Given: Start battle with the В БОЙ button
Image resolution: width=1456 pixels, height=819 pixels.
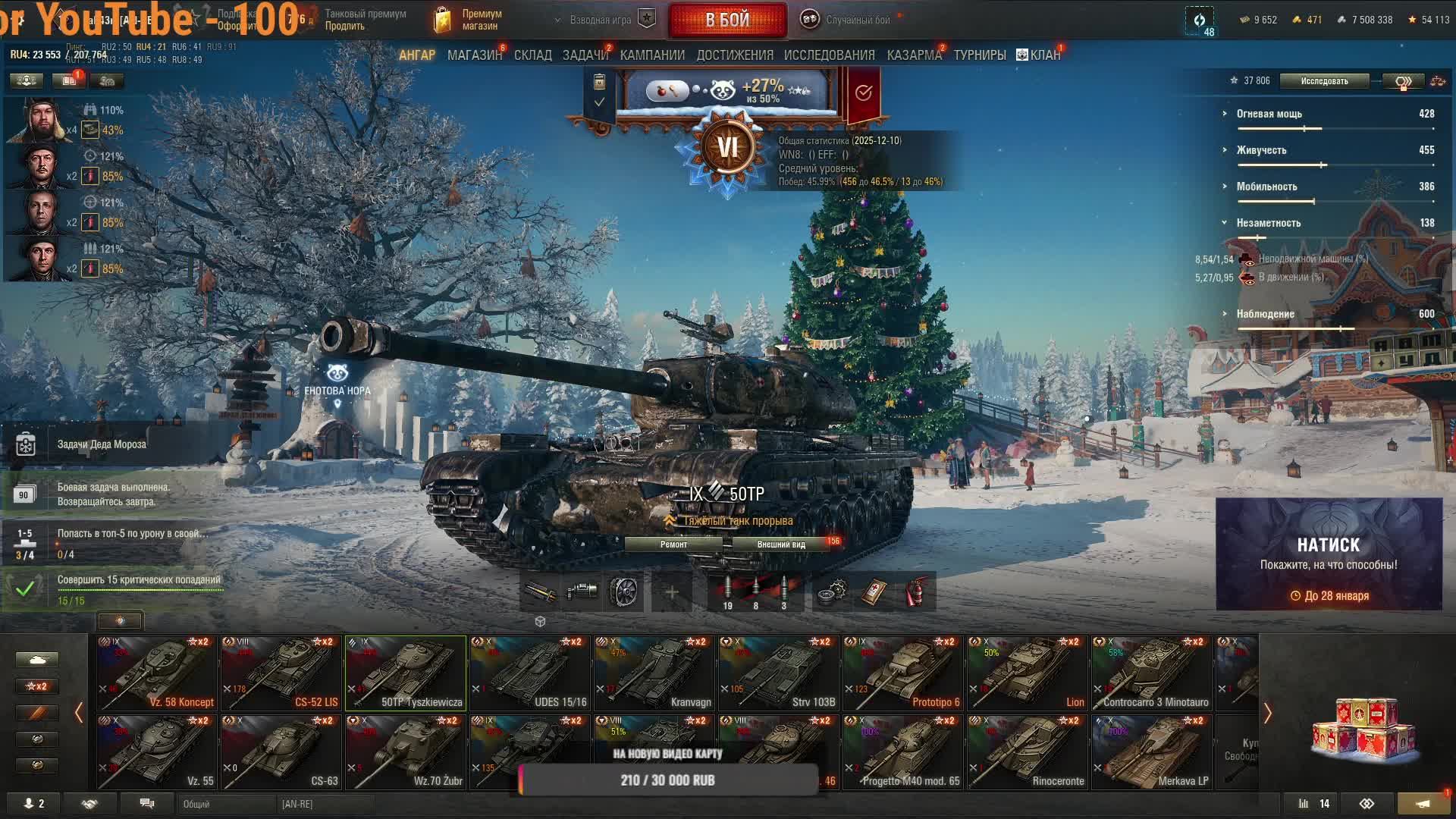Looking at the screenshot, I should click(x=727, y=20).
